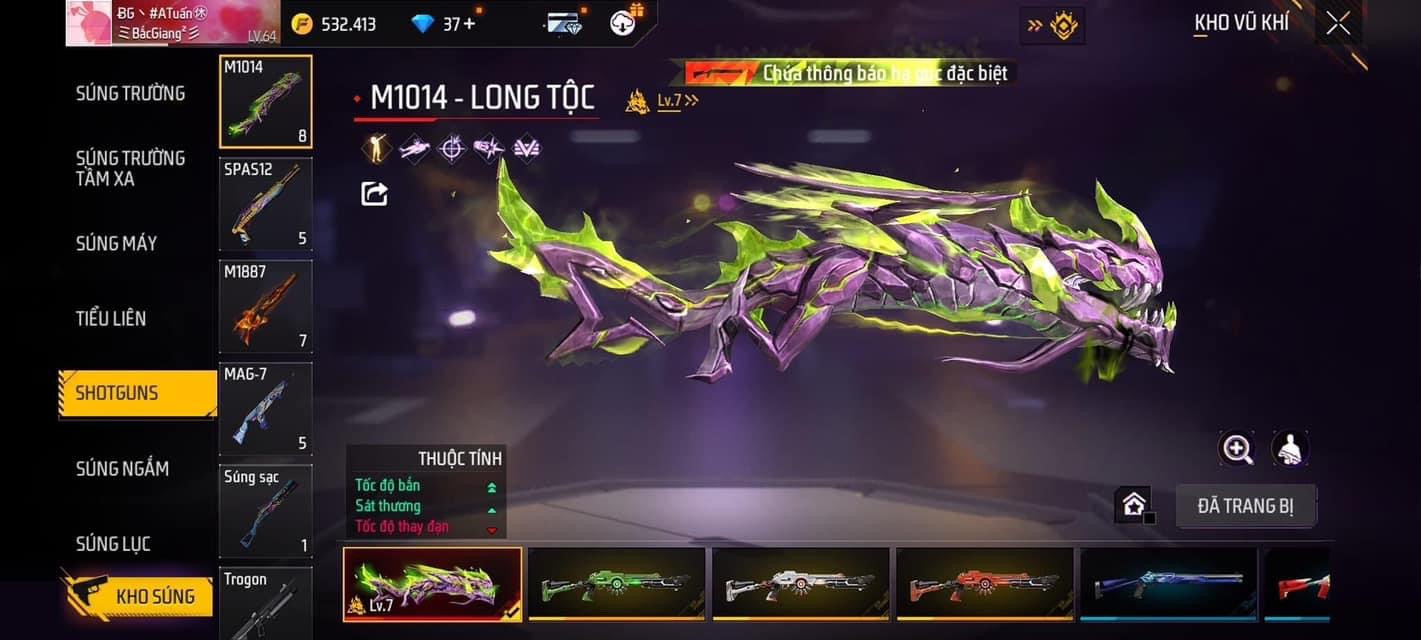The height and width of the screenshot is (640, 1421).
Task: Show the Tiểu Liên weapon category
Action: point(111,318)
